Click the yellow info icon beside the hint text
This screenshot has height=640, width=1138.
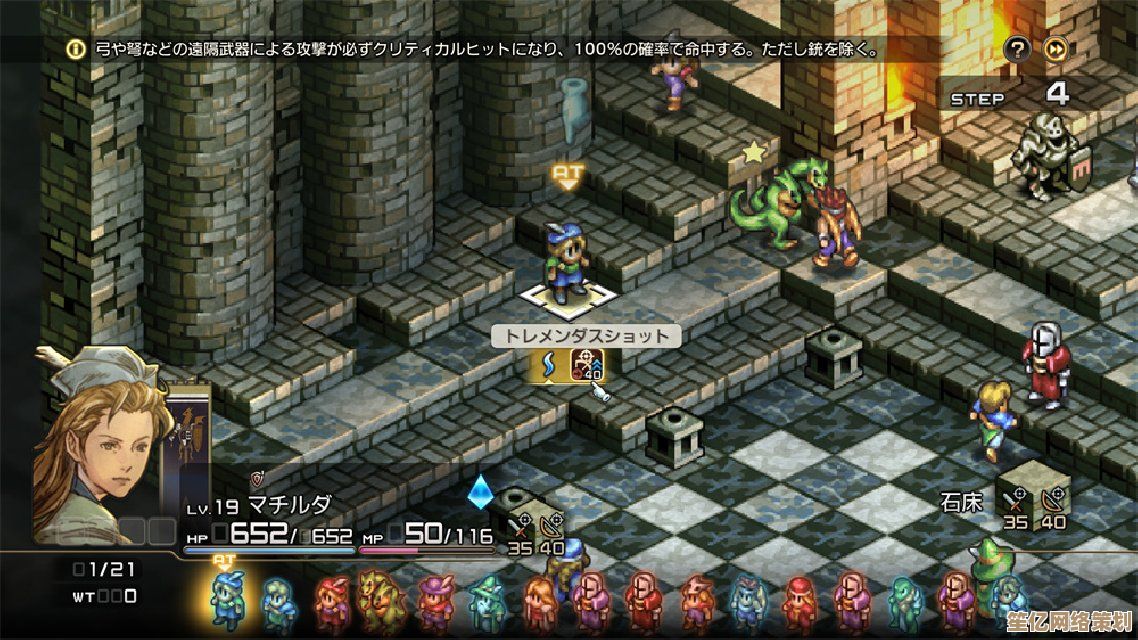click(76, 48)
